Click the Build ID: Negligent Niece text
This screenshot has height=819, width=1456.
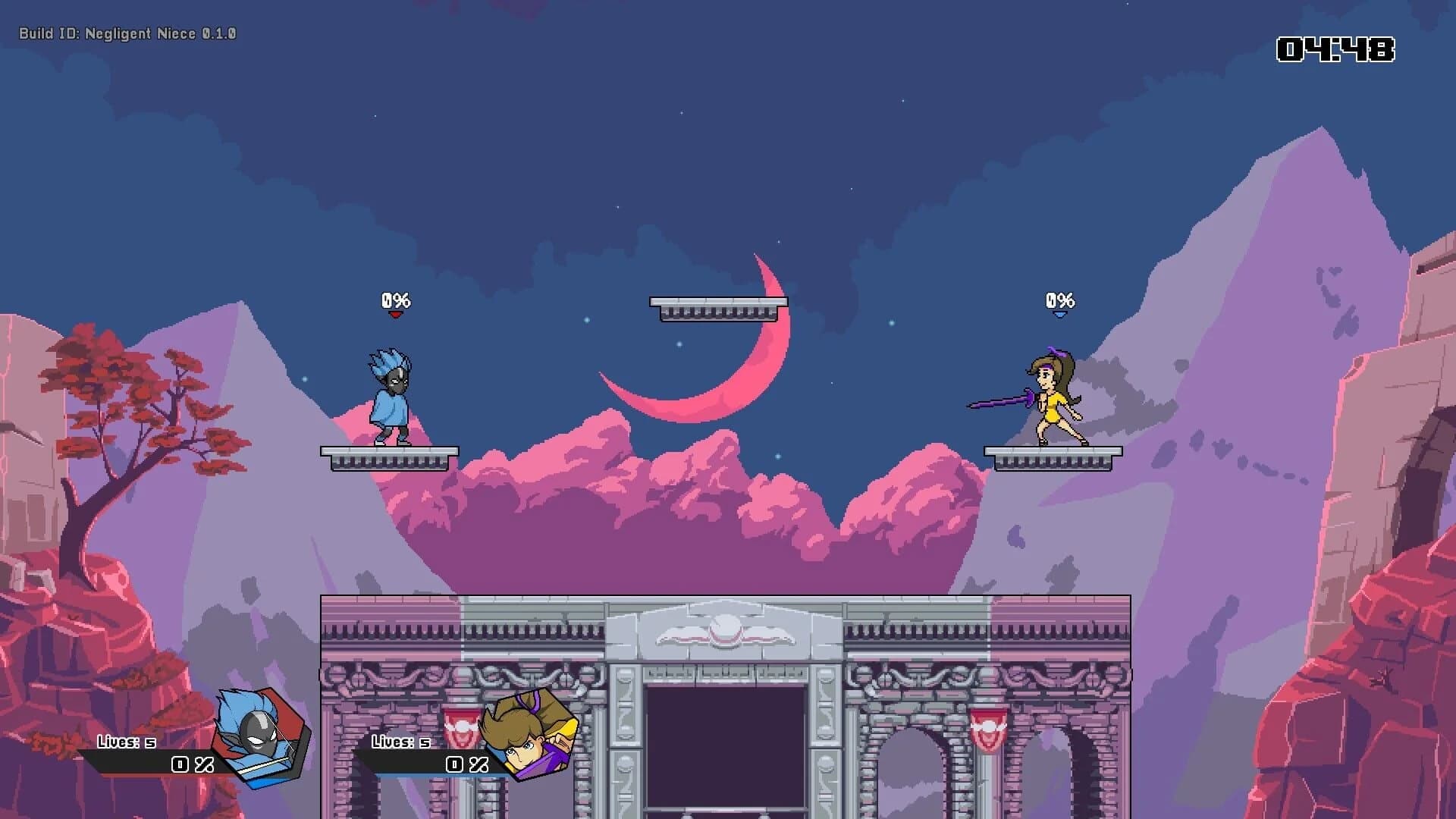click(x=126, y=33)
